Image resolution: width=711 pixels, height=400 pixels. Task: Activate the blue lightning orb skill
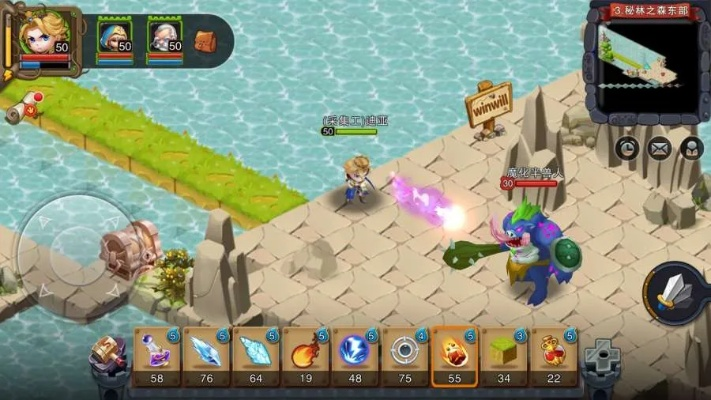[356, 354]
